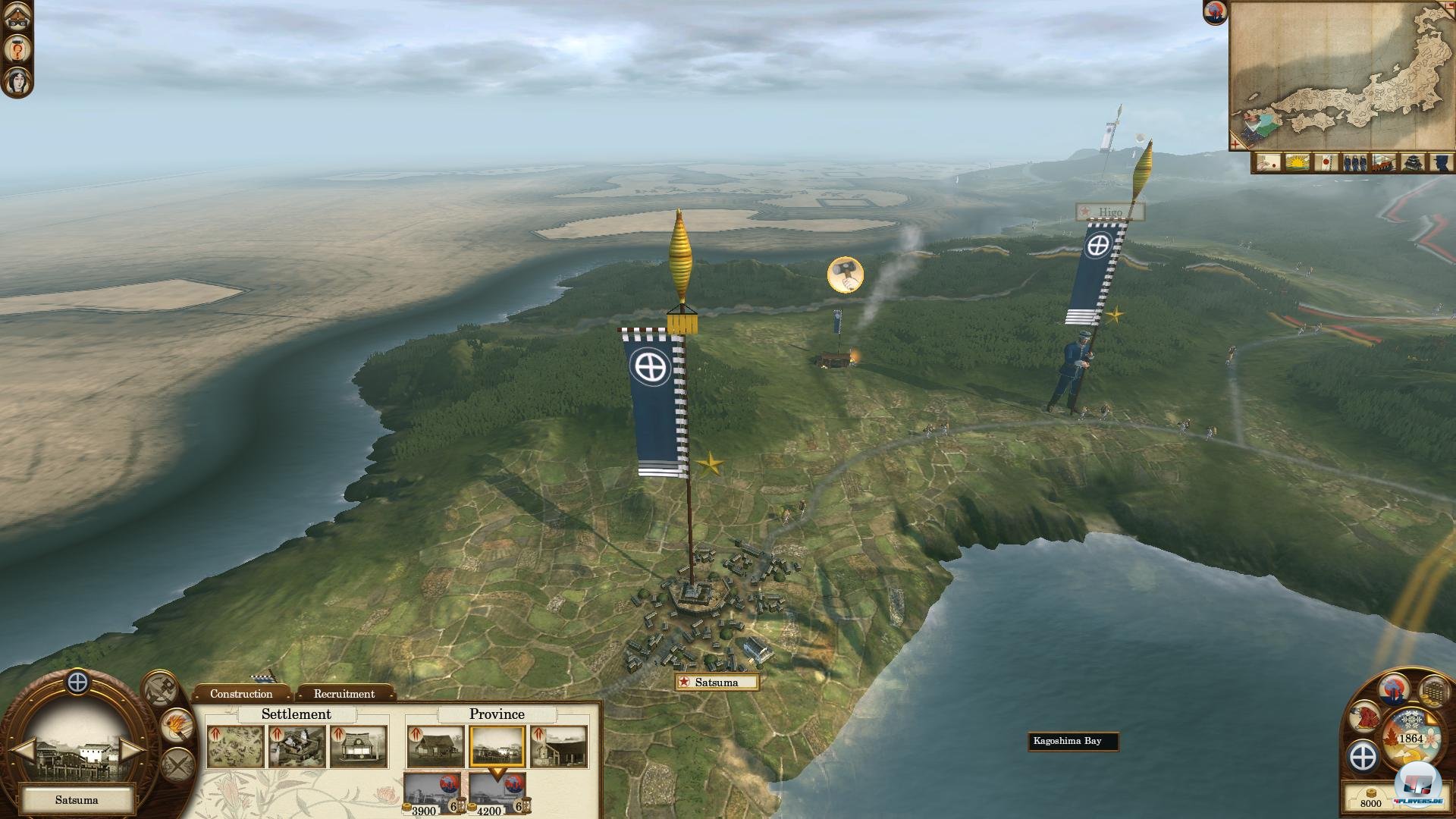Select the castle building in the Settlement row

tap(297, 747)
